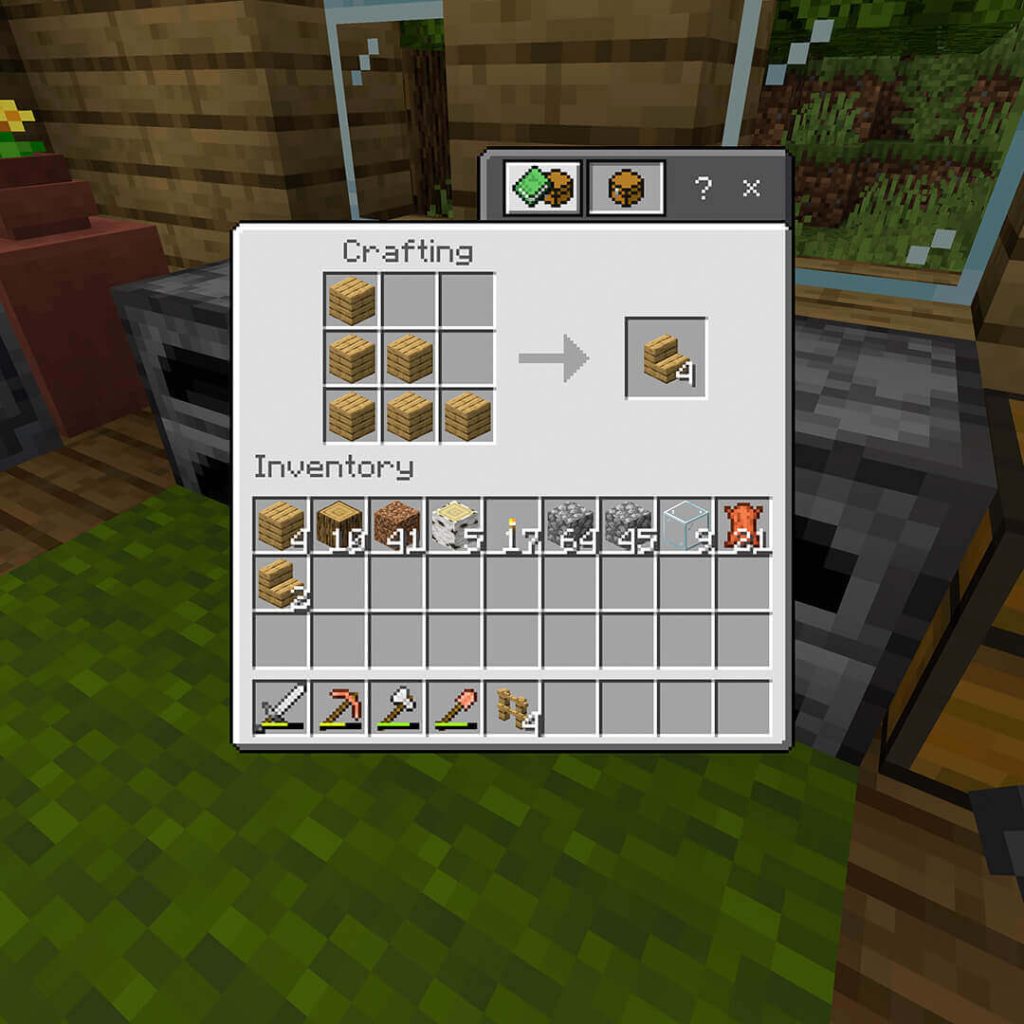The image size is (1024, 1024).
Task: Open the question mark help button
Action: (x=703, y=188)
